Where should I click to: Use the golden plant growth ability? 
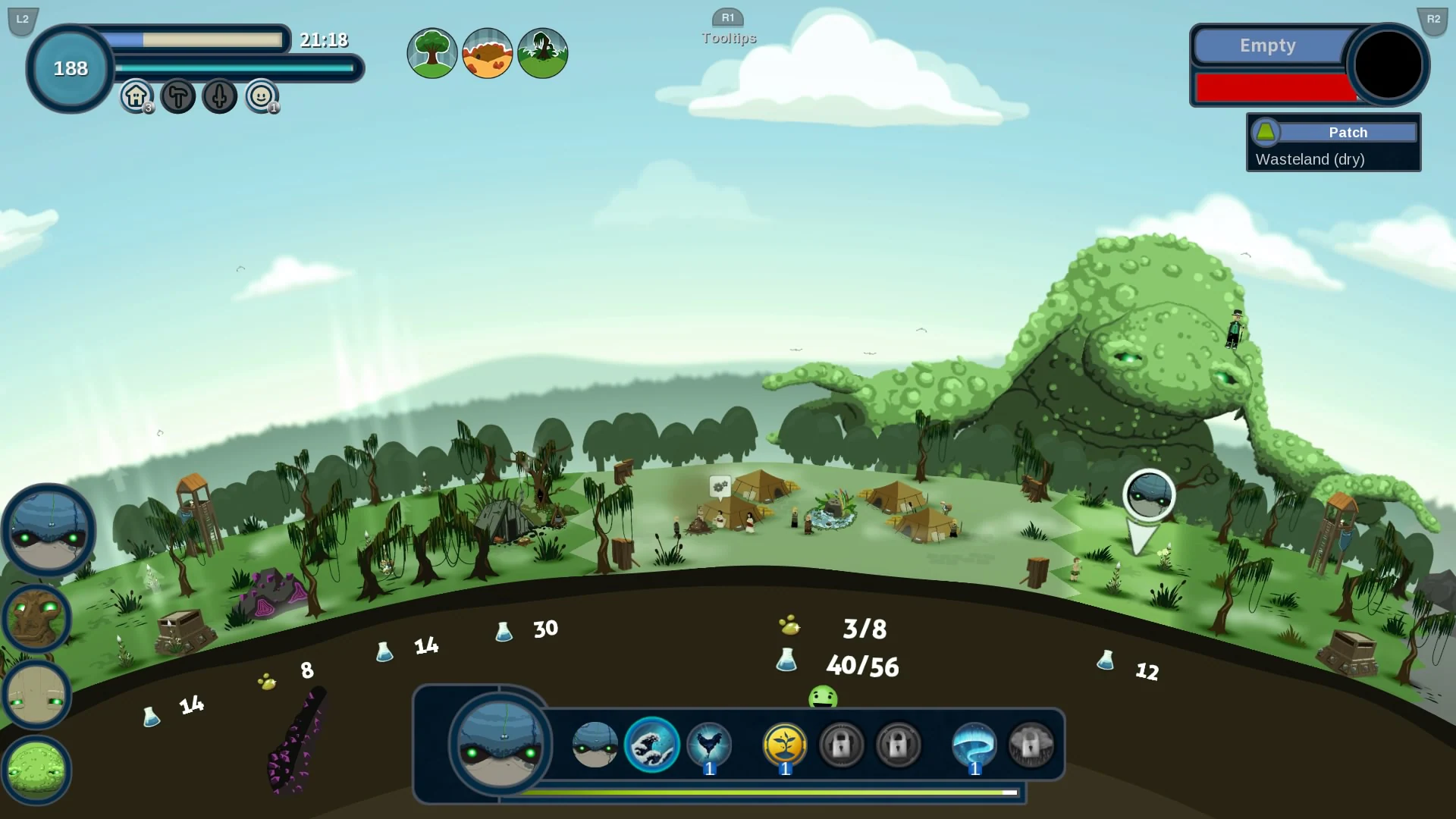click(x=784, y=746)
